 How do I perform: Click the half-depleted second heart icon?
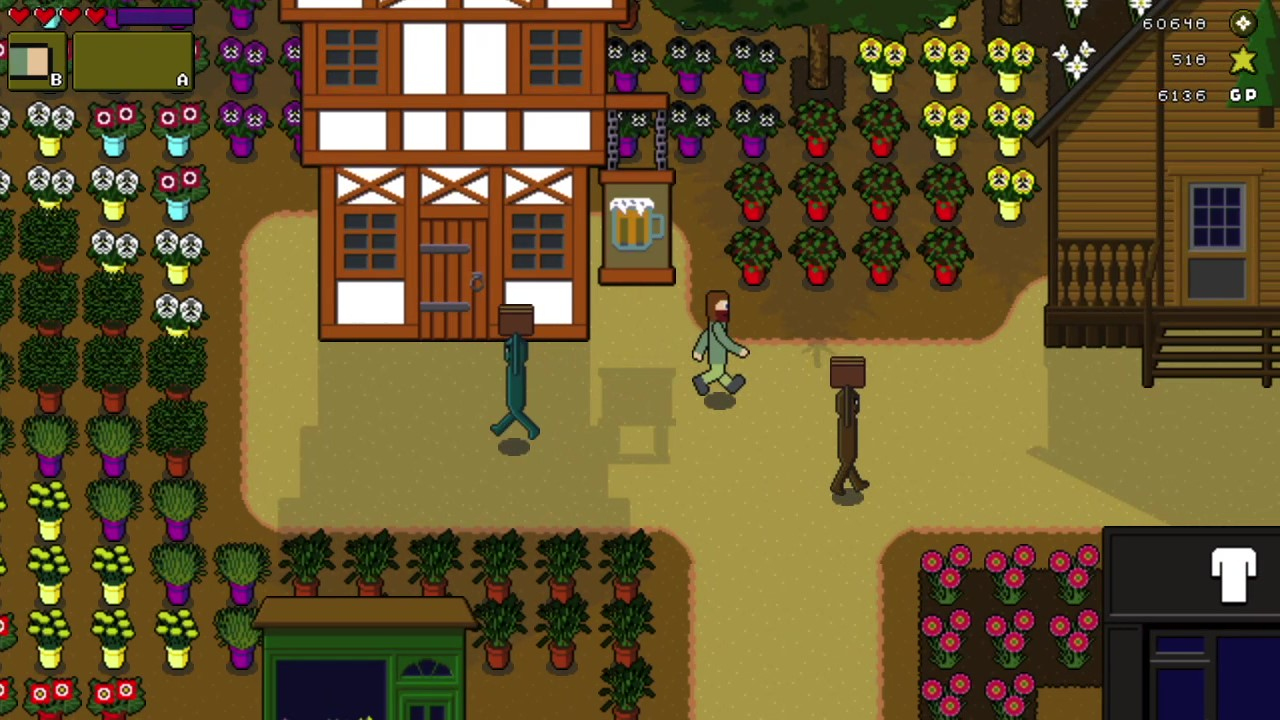[46, 14]
